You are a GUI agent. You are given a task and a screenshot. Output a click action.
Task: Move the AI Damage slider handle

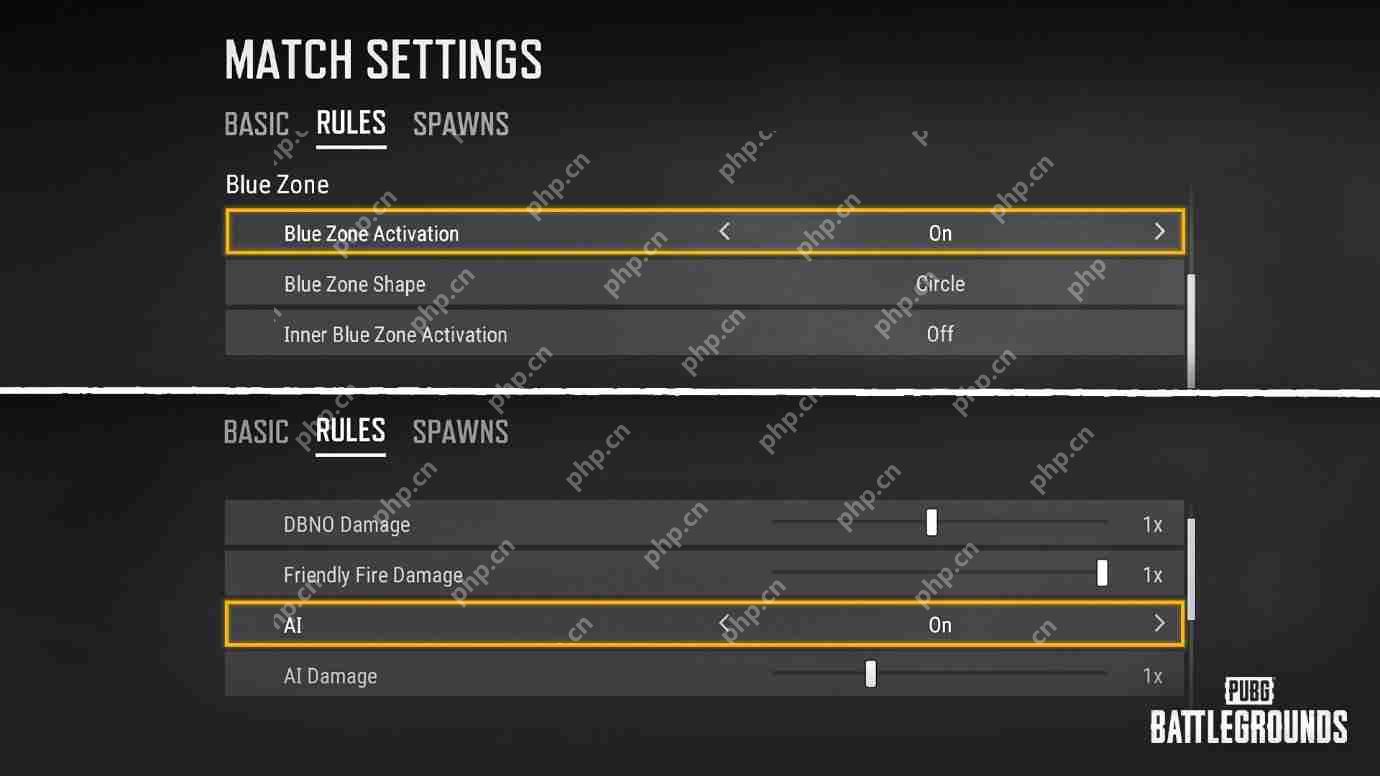pyautogui.click(x=869, y=673)
